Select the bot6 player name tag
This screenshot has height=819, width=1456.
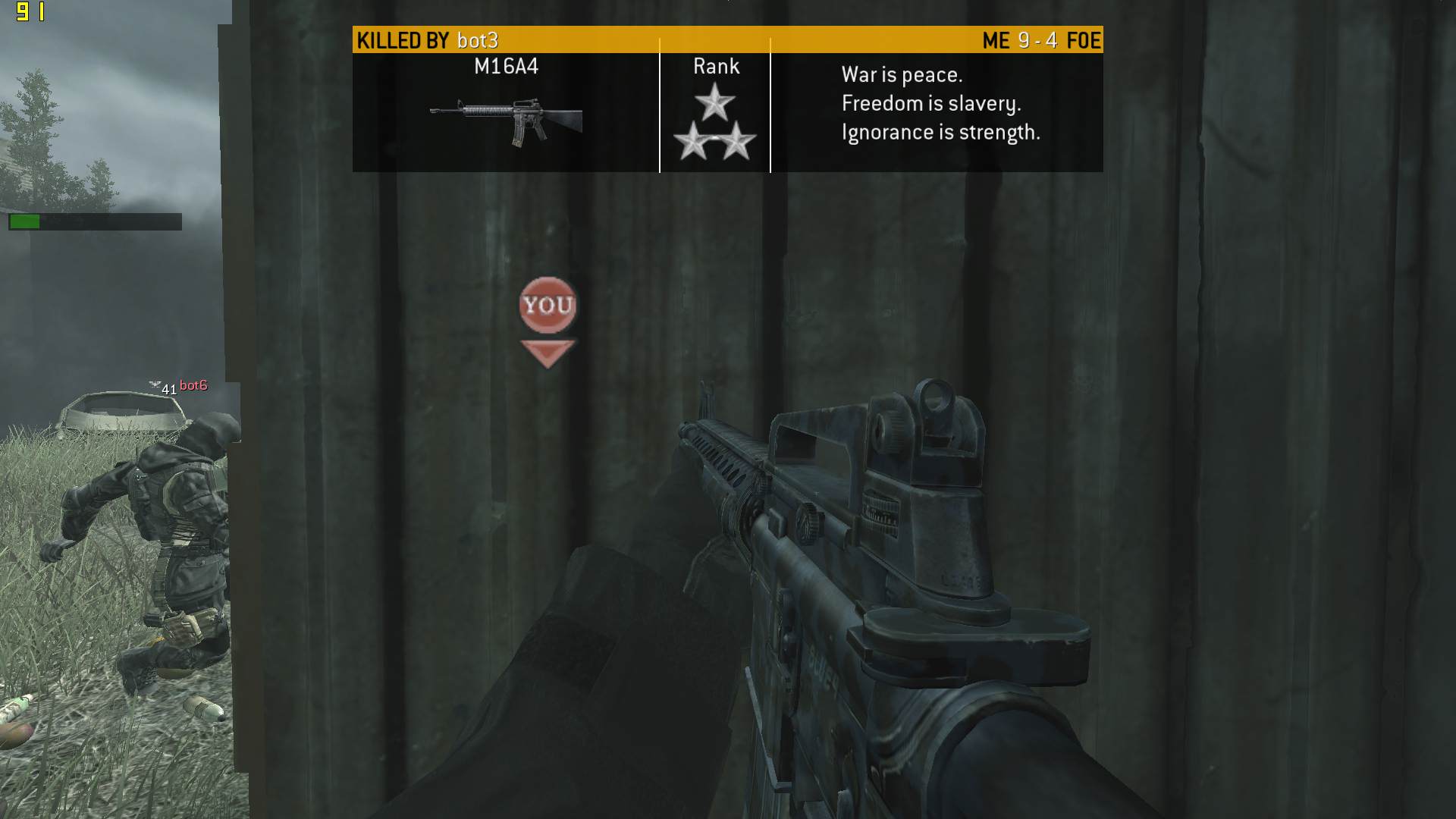(x=193, y=385)
